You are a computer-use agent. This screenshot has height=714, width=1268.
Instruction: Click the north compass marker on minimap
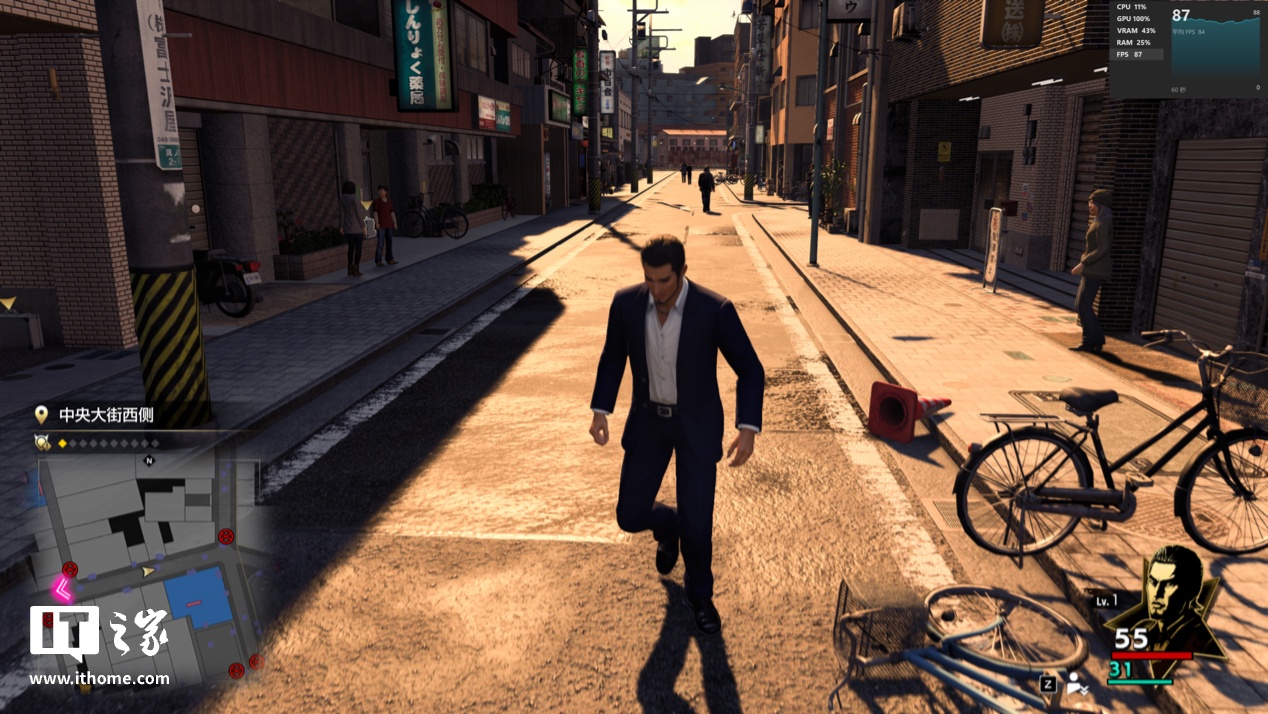[x=150, y=461]
